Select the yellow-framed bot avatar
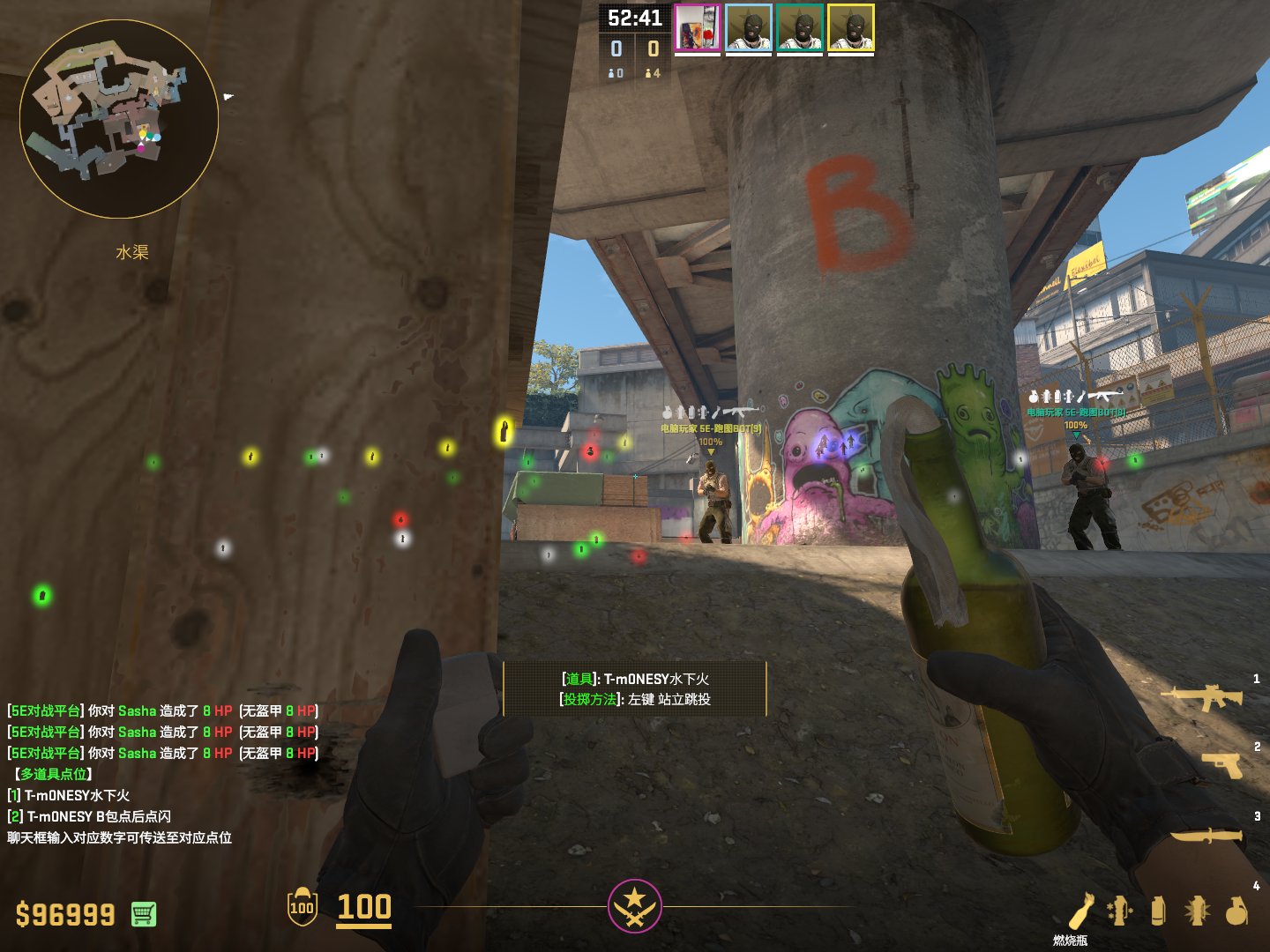This screenshot has height=952, width=1270. coord(851,28)
